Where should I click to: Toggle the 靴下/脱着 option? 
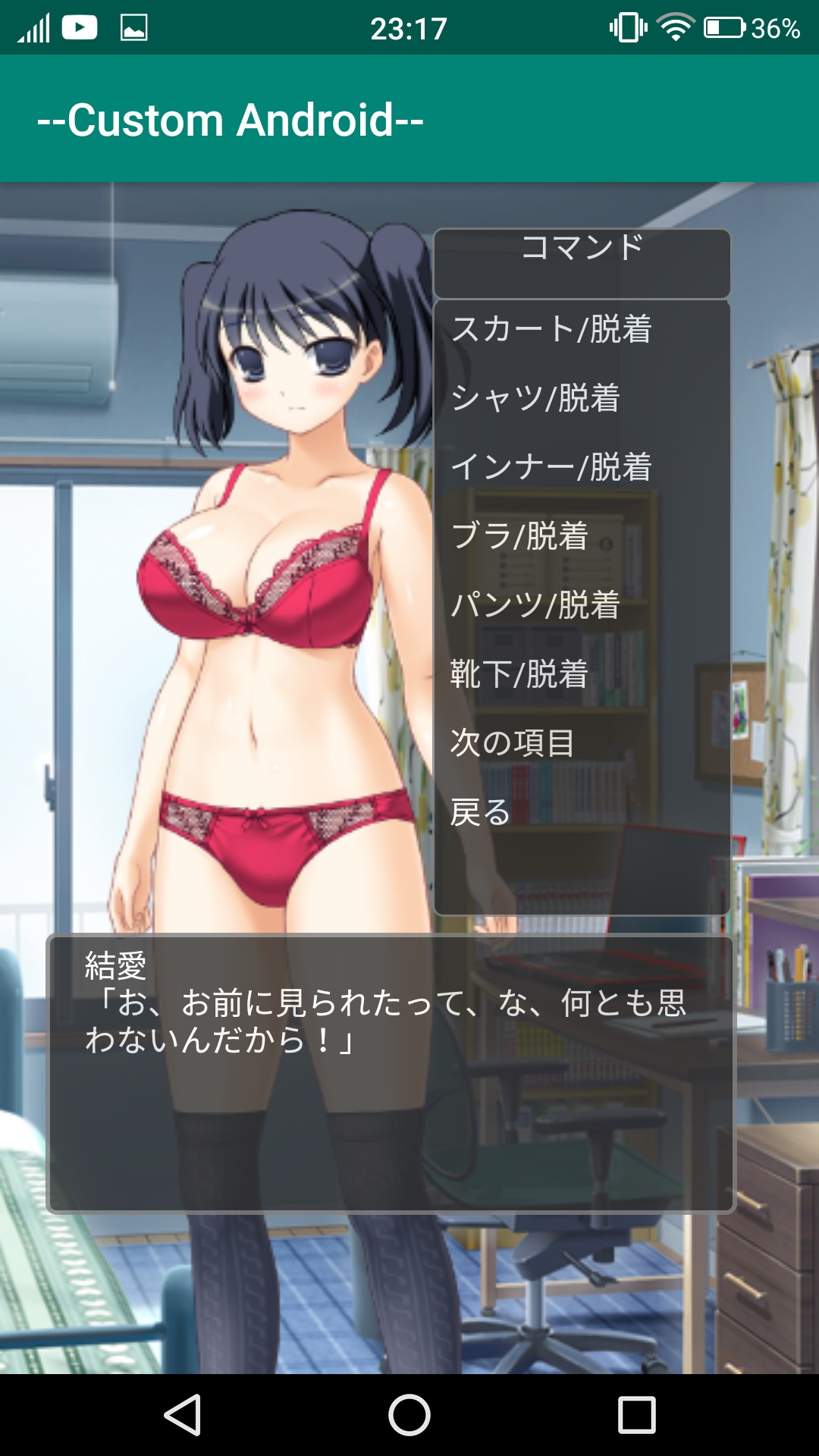(519, 674)
